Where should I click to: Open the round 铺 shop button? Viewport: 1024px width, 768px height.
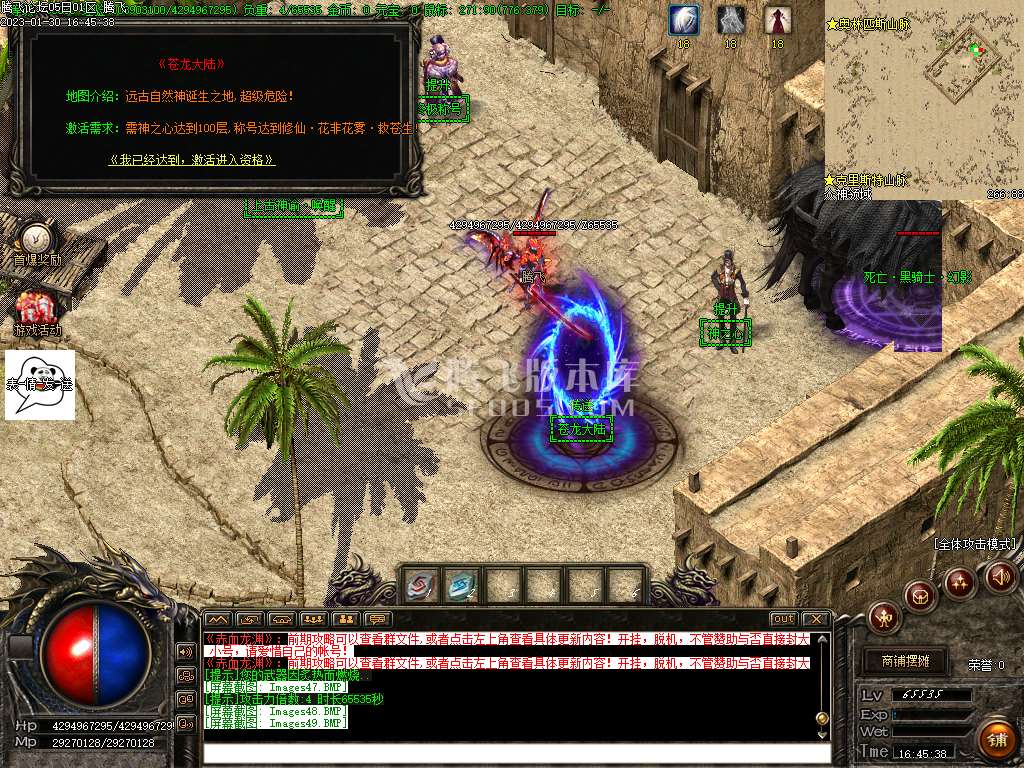[994, 740]
